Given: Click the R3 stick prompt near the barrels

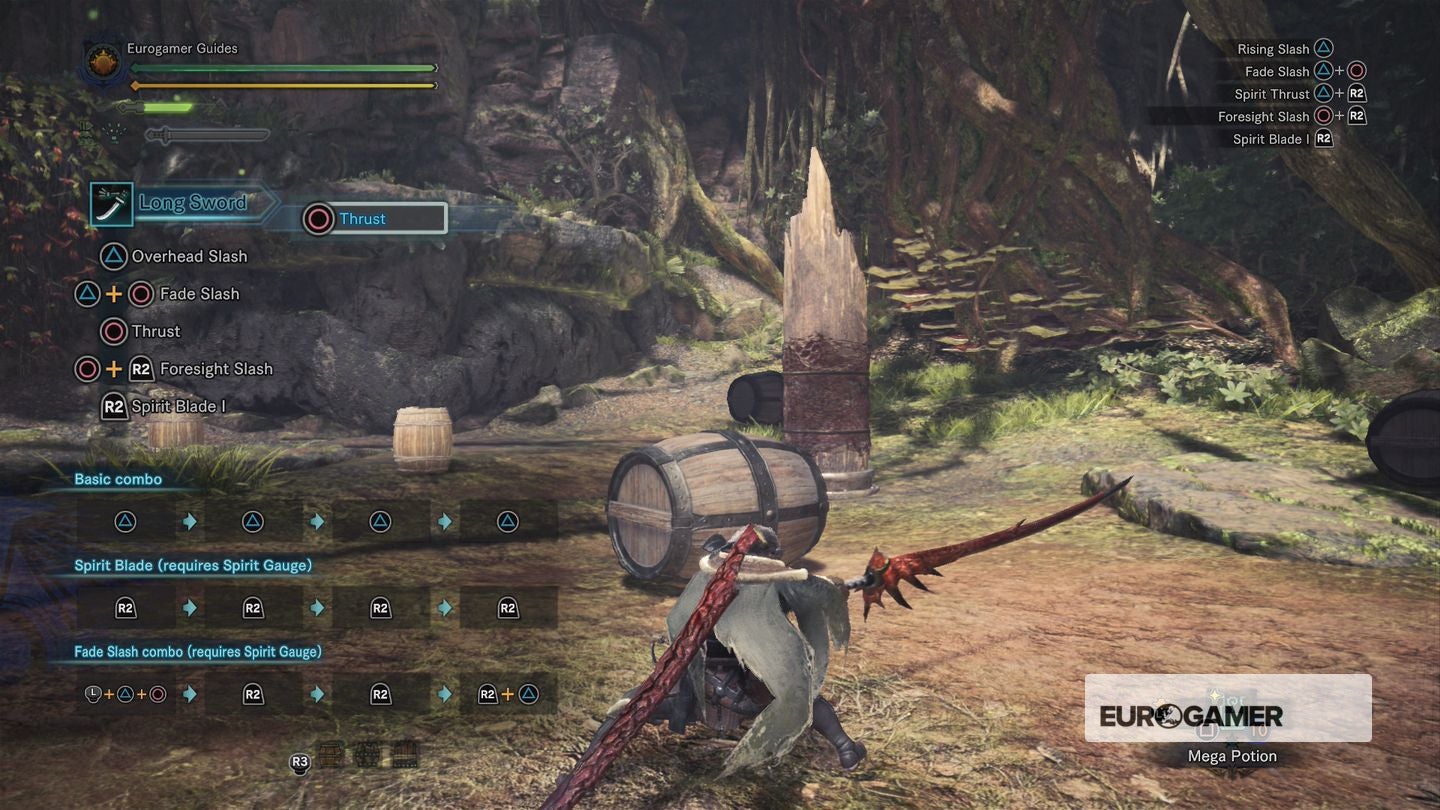Looking at the screenshot, I should (x=299, y=761).
